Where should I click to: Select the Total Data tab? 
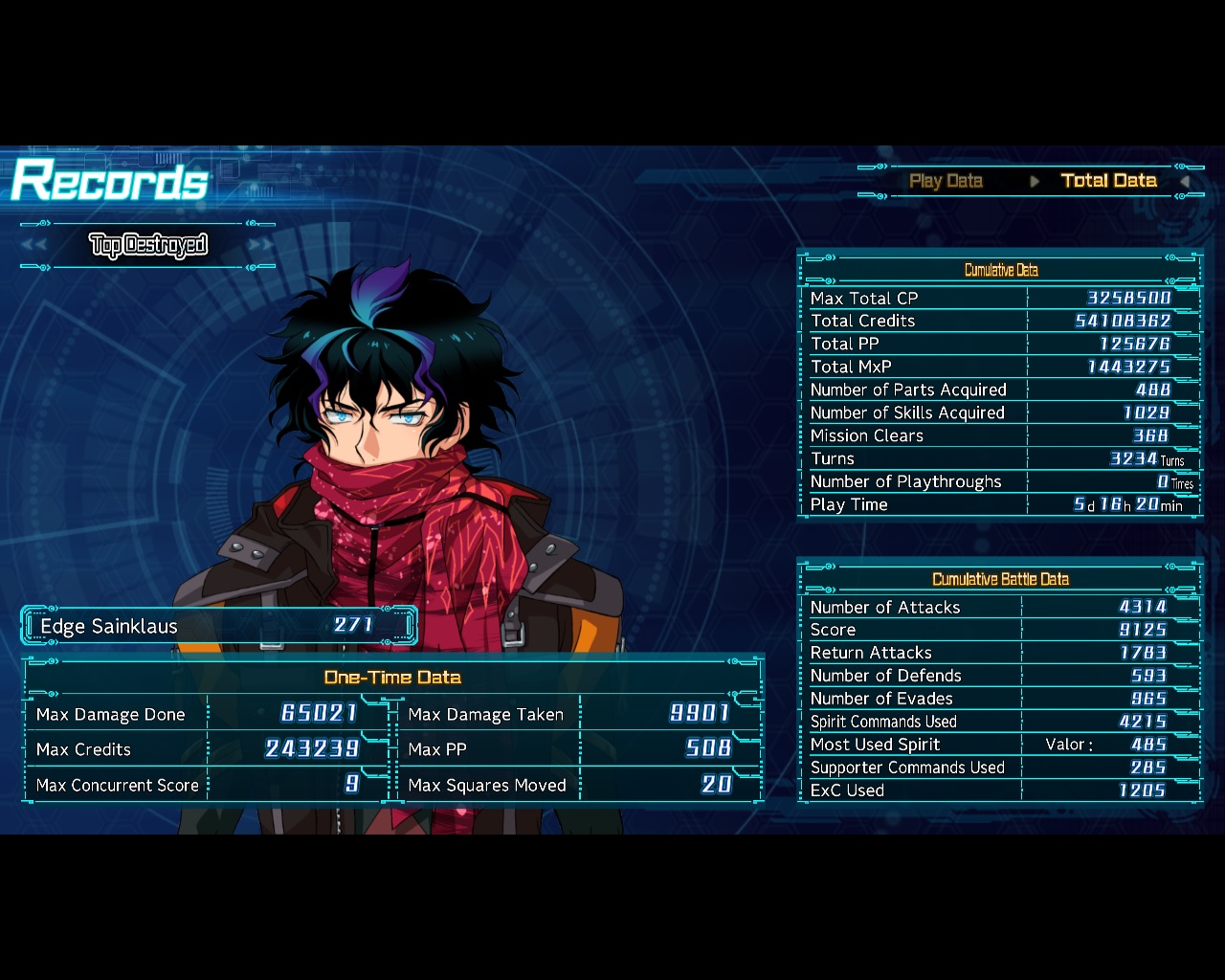pyautogui.click(x=1108, y=181)
